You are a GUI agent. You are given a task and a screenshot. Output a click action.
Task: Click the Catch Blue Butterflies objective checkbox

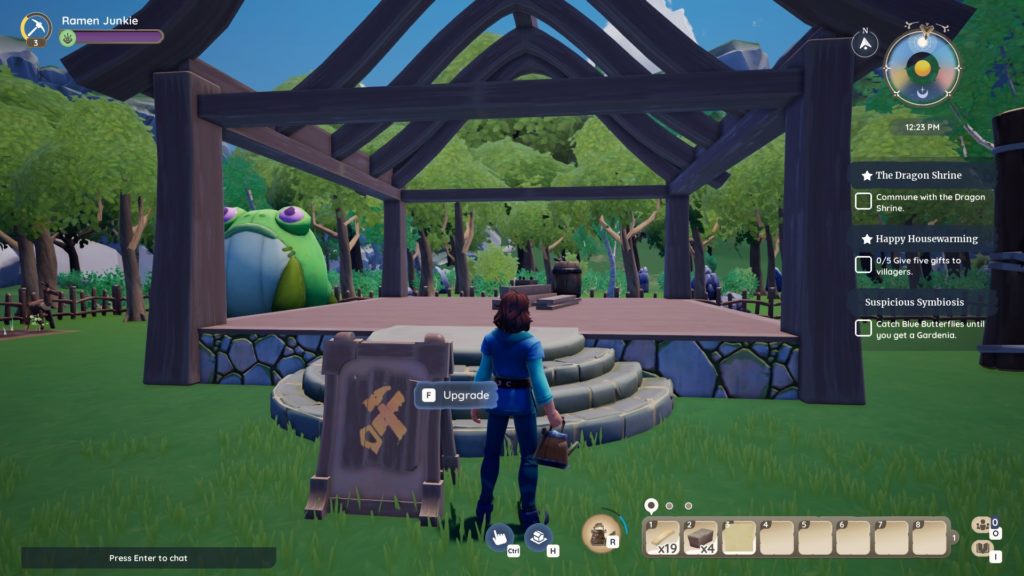click(x=863, y=328)
